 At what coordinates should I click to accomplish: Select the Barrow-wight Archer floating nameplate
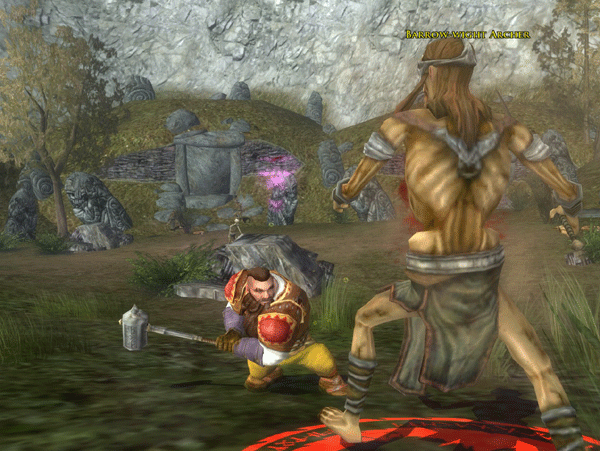pos(467,35)
